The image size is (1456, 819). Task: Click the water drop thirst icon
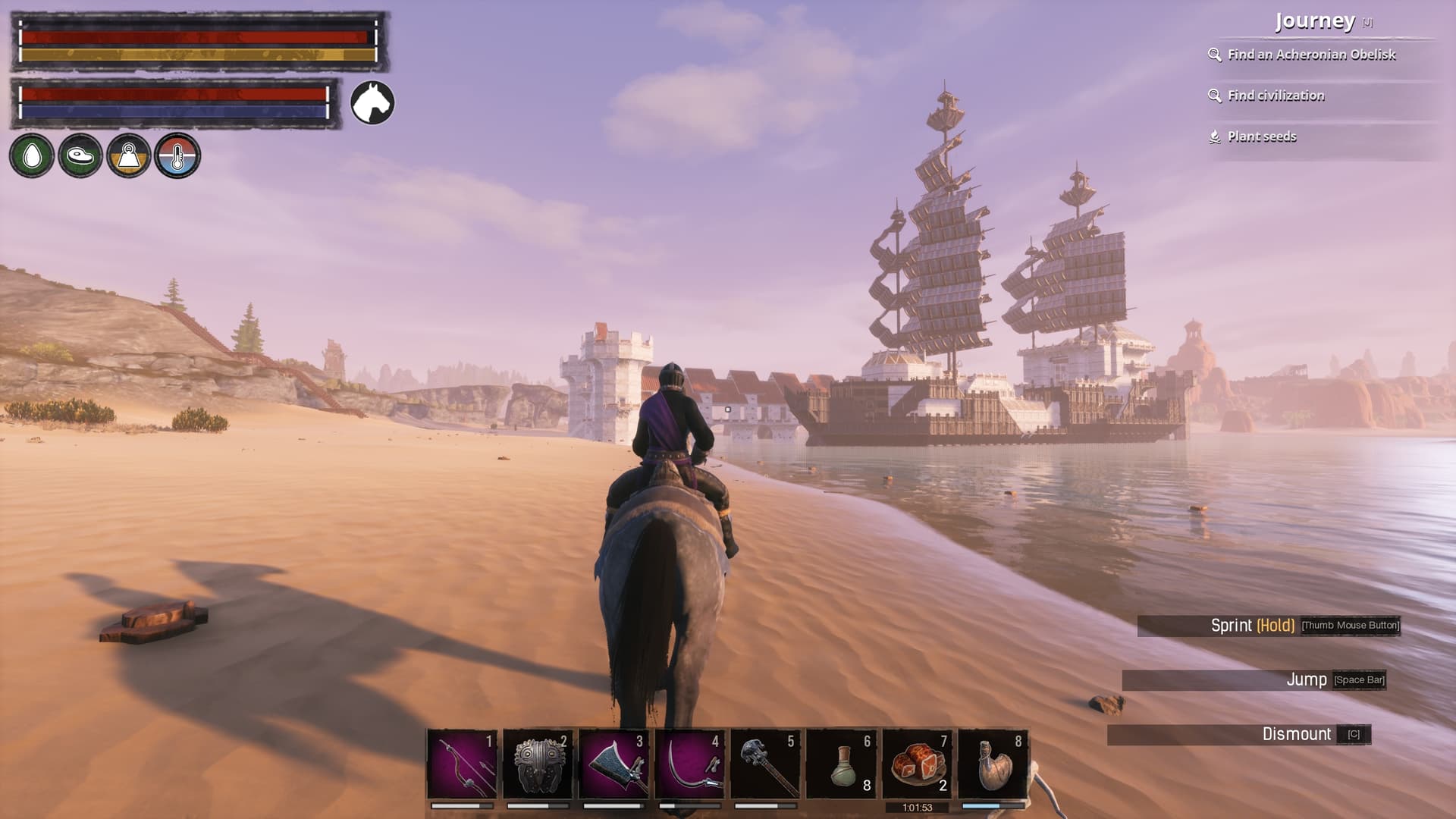click(x=32, y=156)
